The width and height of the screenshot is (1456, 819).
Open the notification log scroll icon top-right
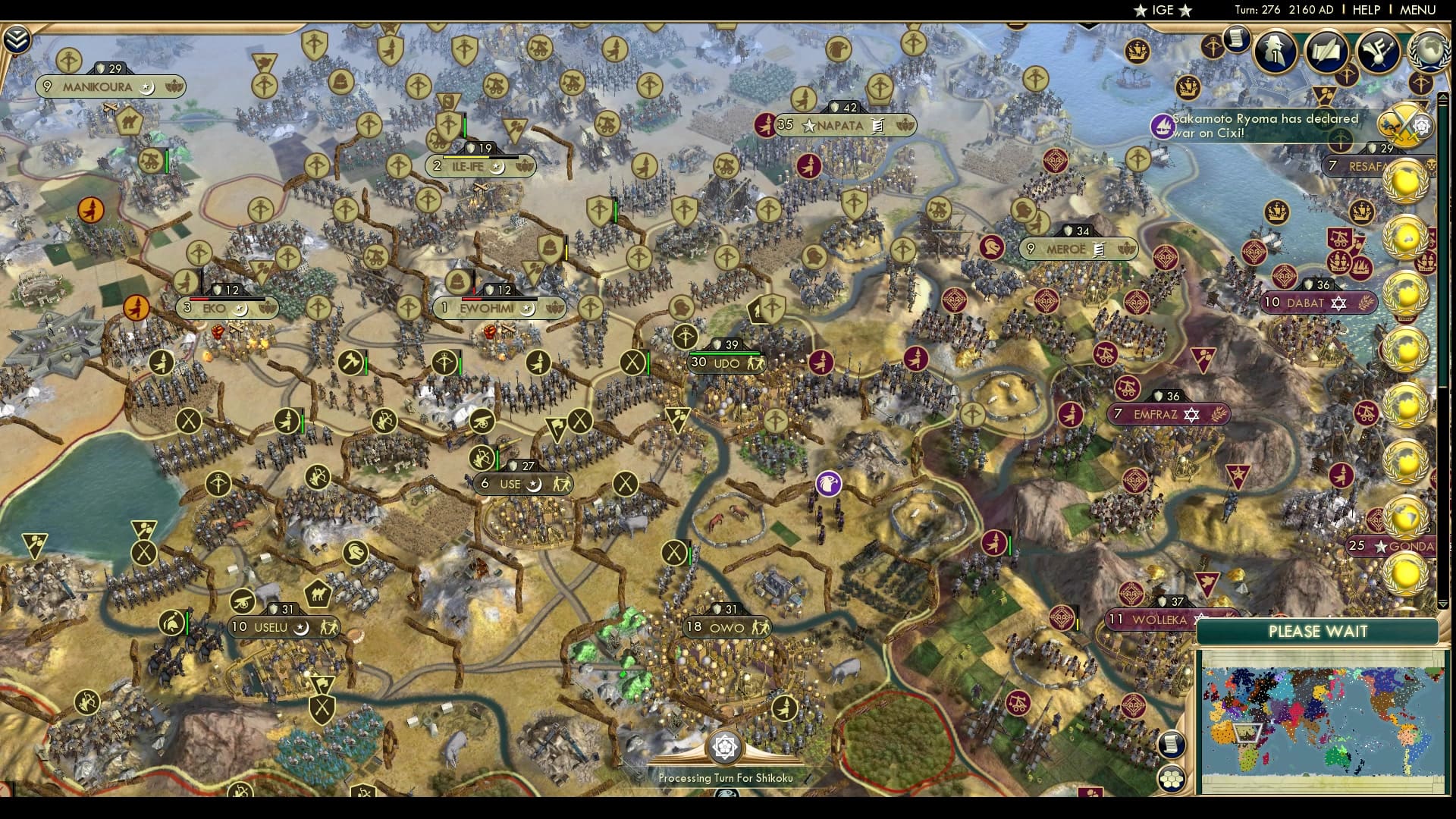click(1237, 39)
